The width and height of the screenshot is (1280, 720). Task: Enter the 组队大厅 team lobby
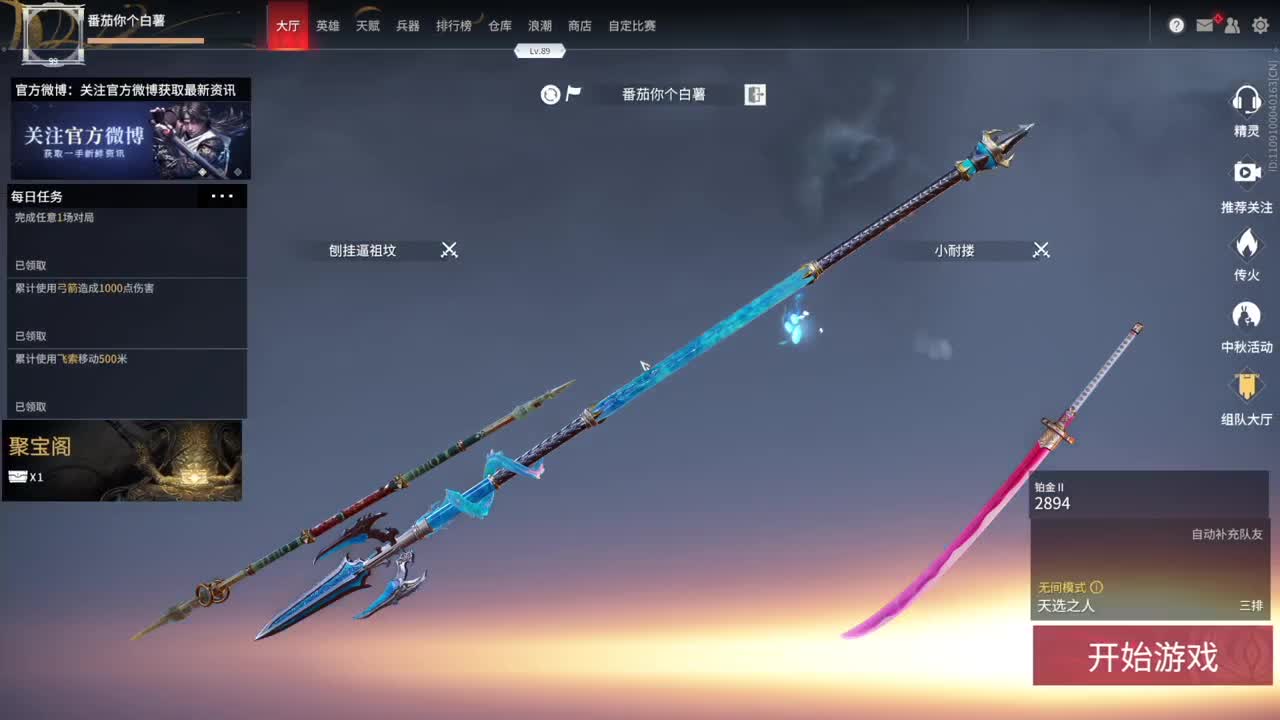tap(1247, 393)
